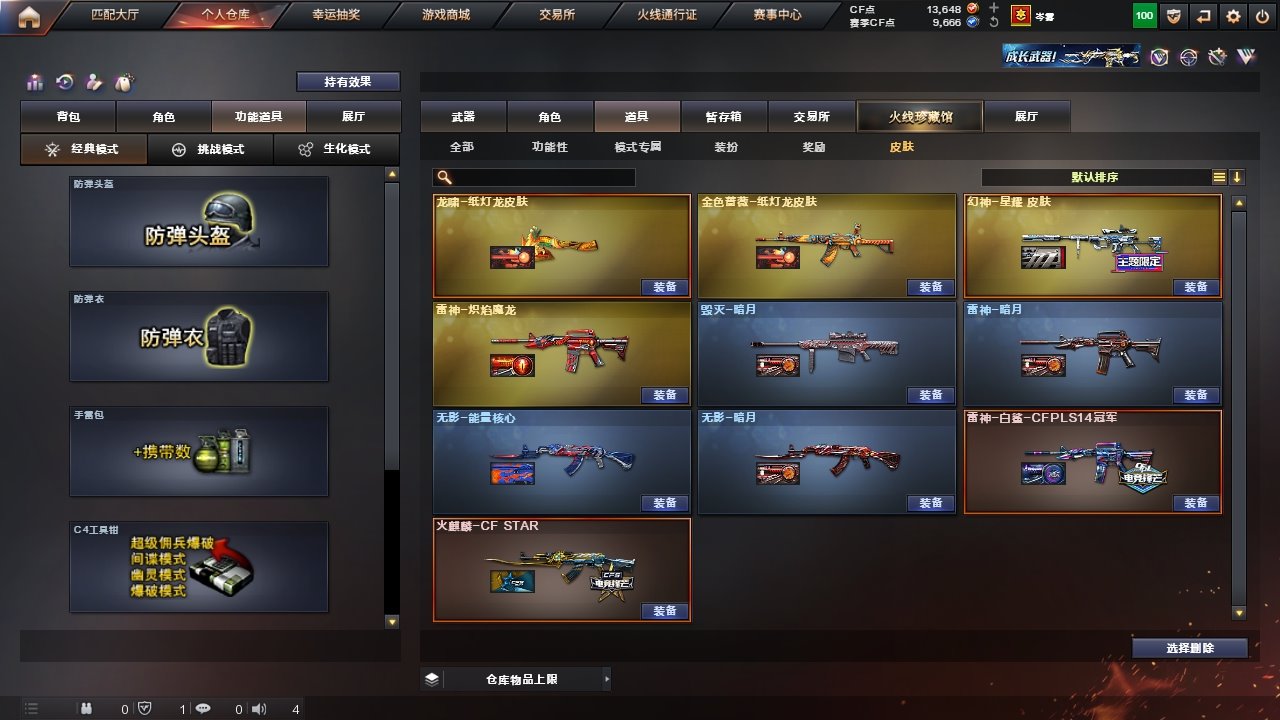Image resolution: width=1280 pixels, height=720 pixels.
Task: Go to the 游戏商城 shop
Action: (x=445, y=15)
